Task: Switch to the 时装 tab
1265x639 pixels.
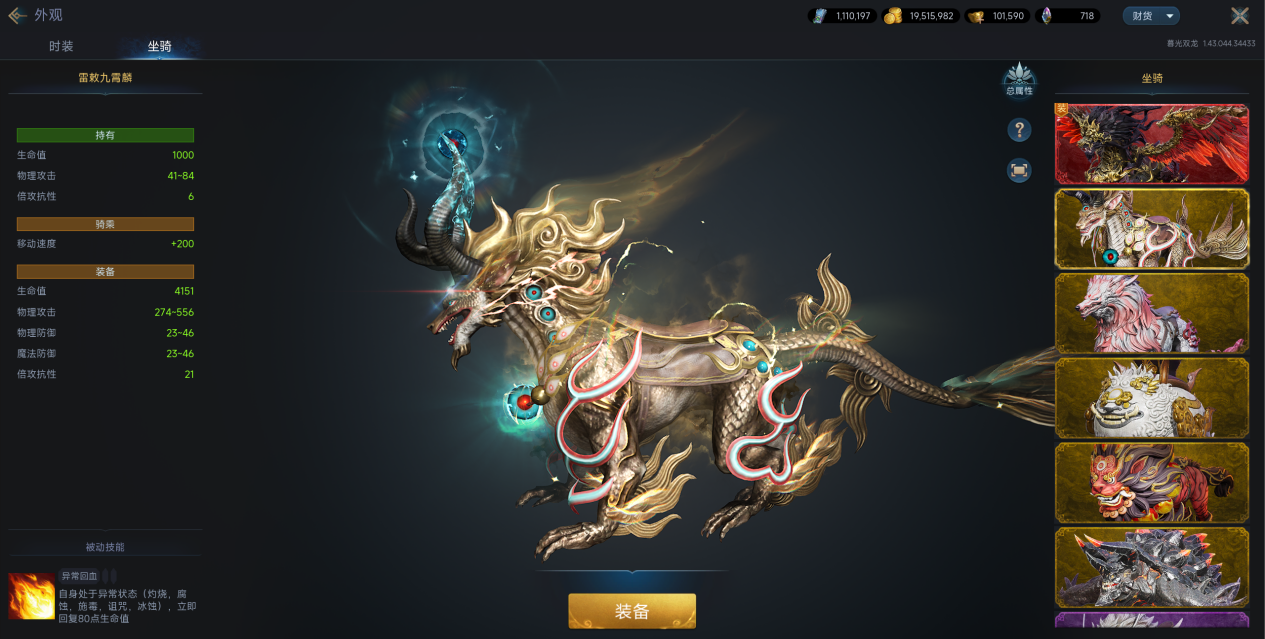Action: (x=61, y=47)
